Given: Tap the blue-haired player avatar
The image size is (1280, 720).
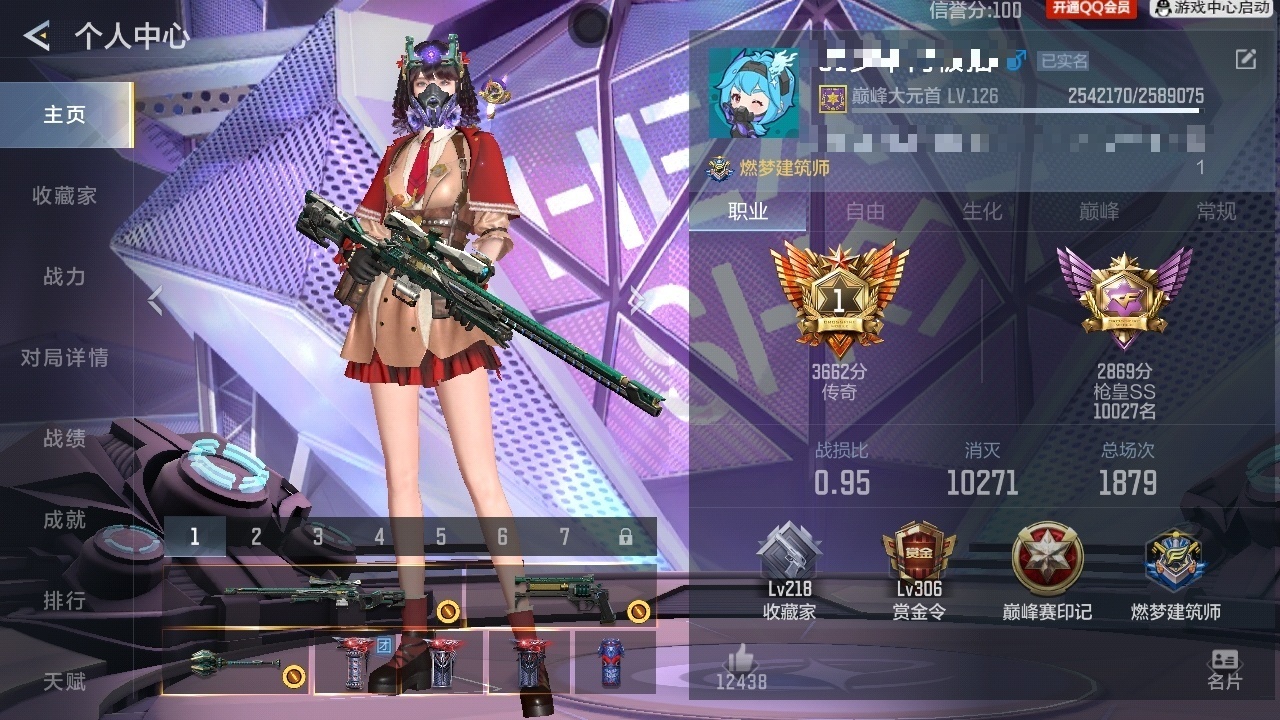Looking at the screenshot, I should pos(754,93).
